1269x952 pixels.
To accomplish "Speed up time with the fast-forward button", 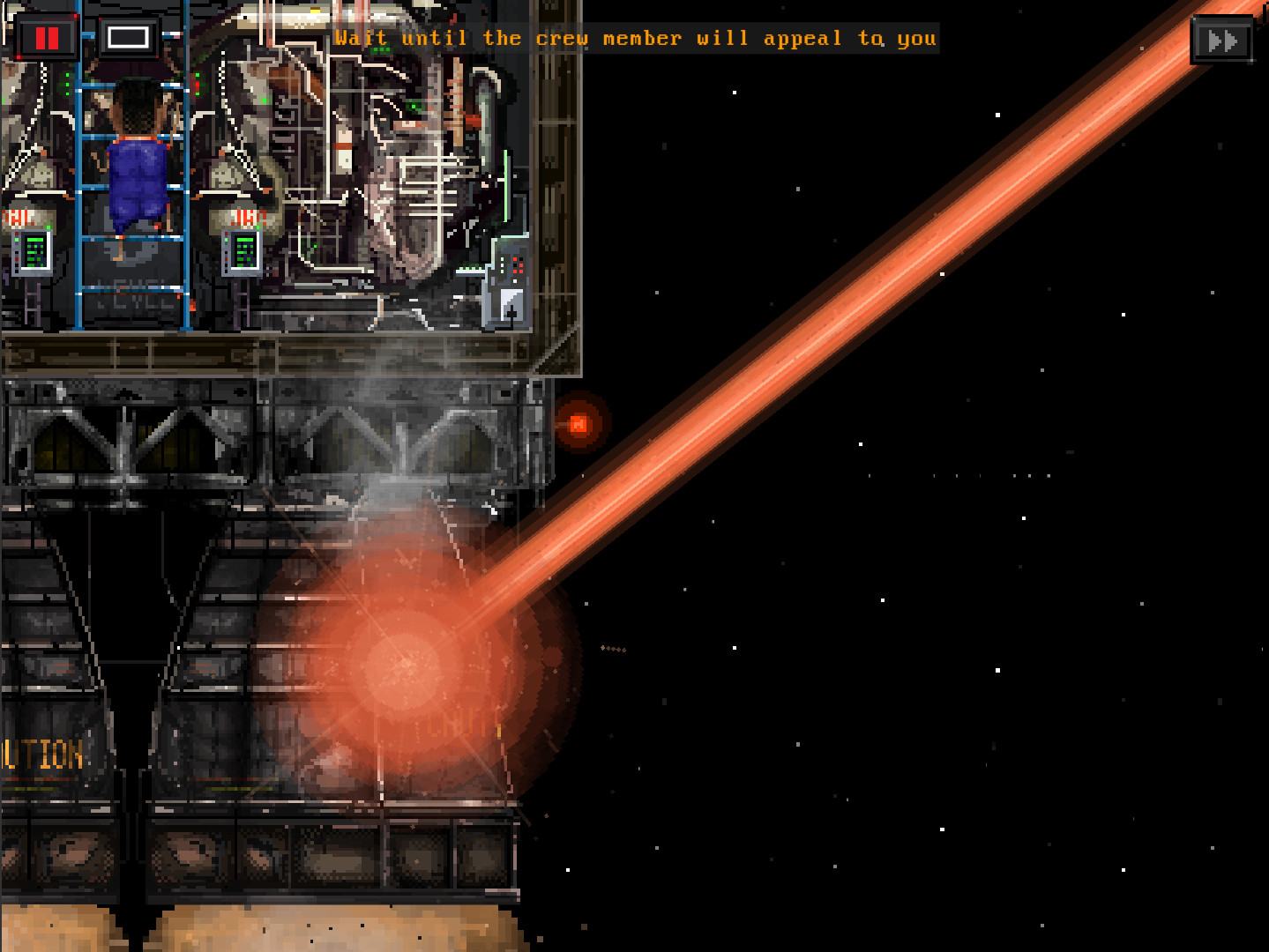I will point(1221,41).
